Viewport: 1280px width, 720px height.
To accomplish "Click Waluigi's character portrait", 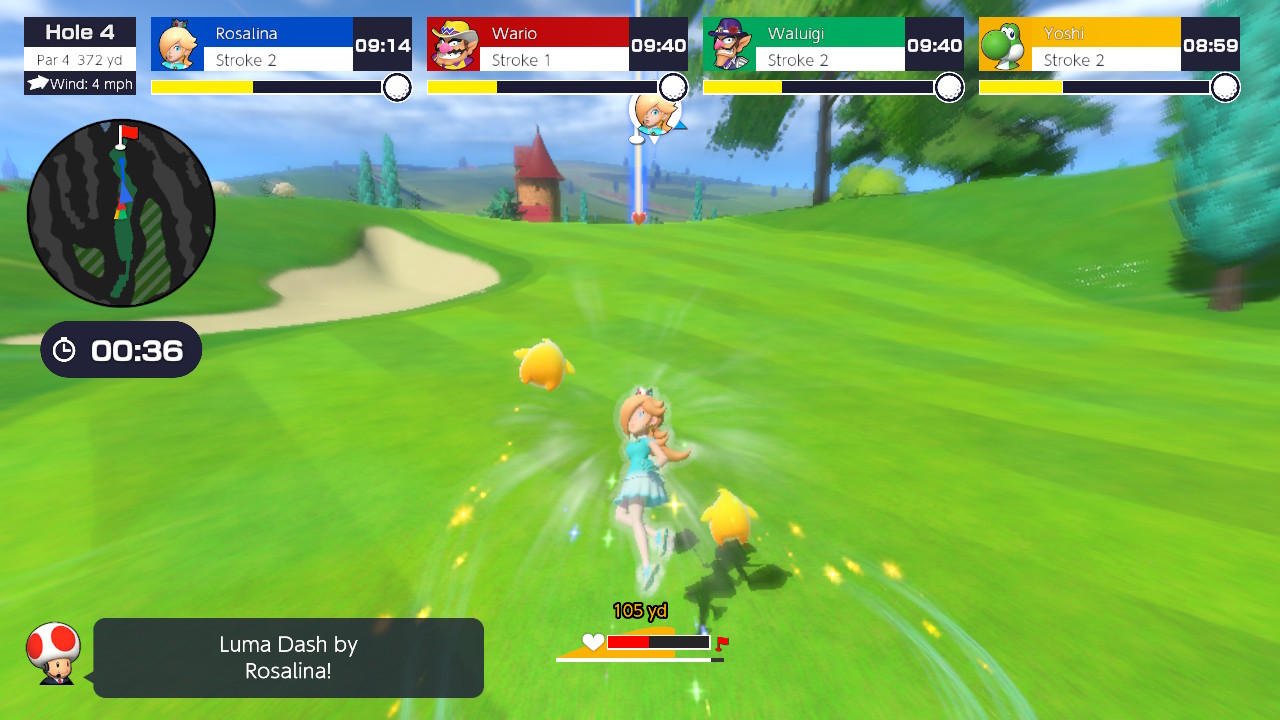I will point(733,44).
